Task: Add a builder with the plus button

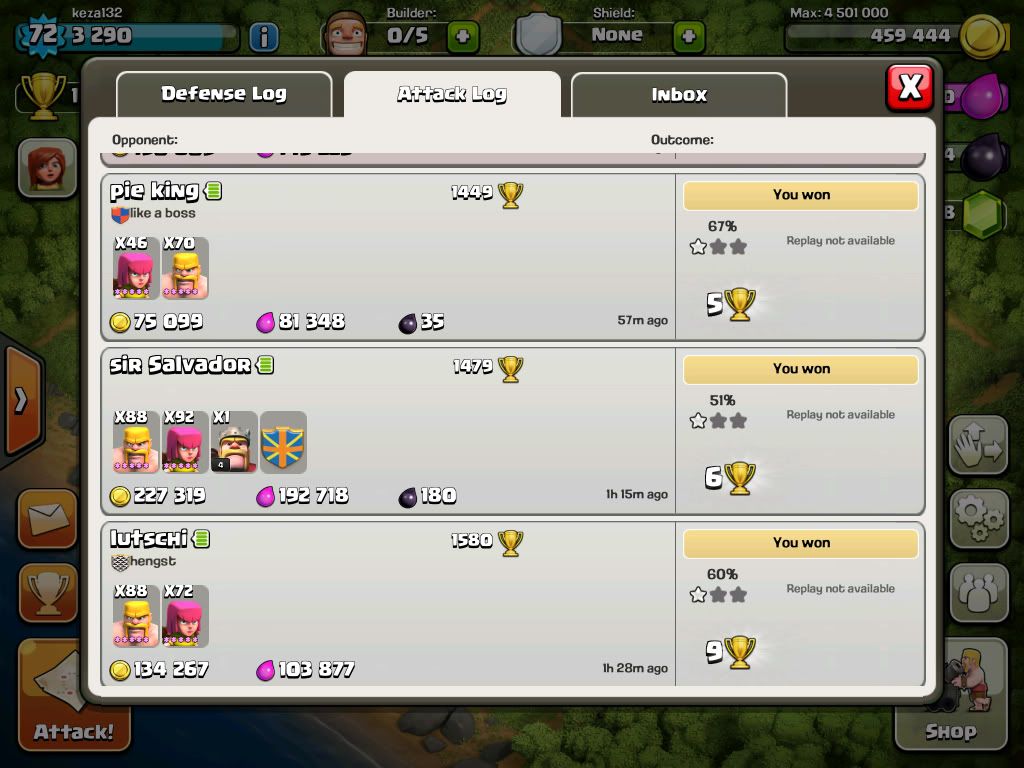Action: (462, 37)
